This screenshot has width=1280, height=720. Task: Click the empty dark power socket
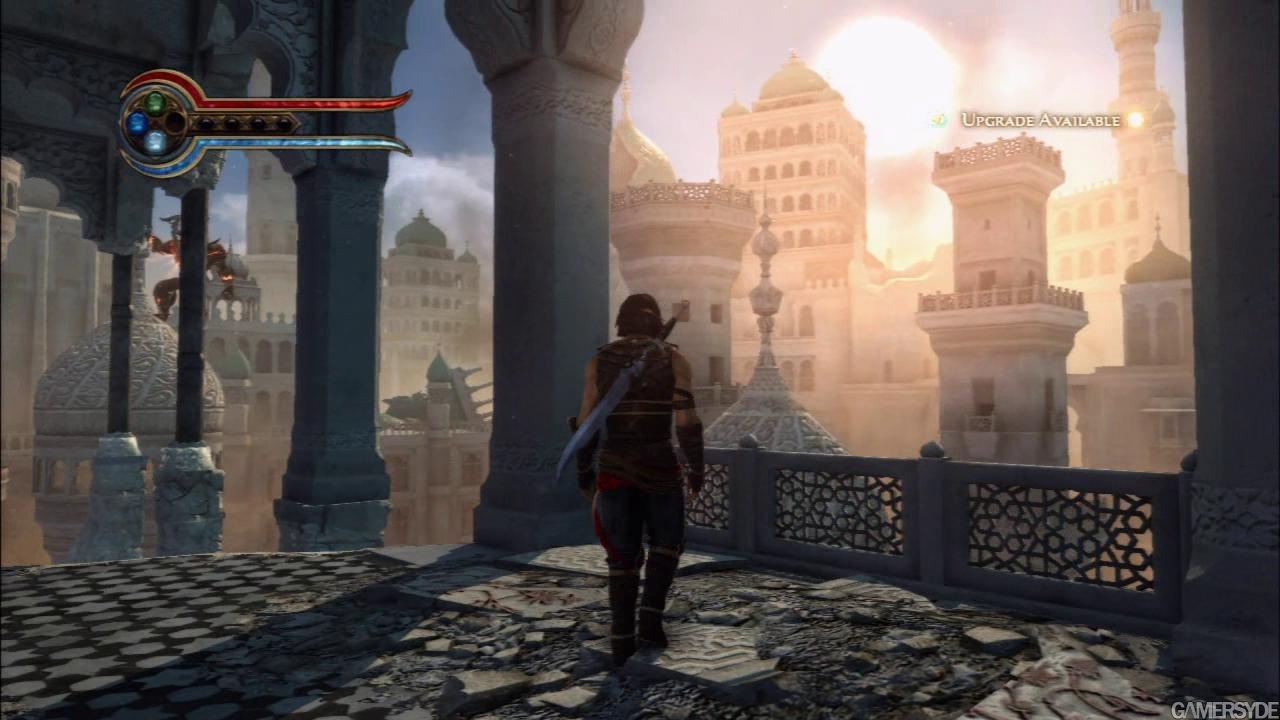pyautogui.click(x=175, y=122)
